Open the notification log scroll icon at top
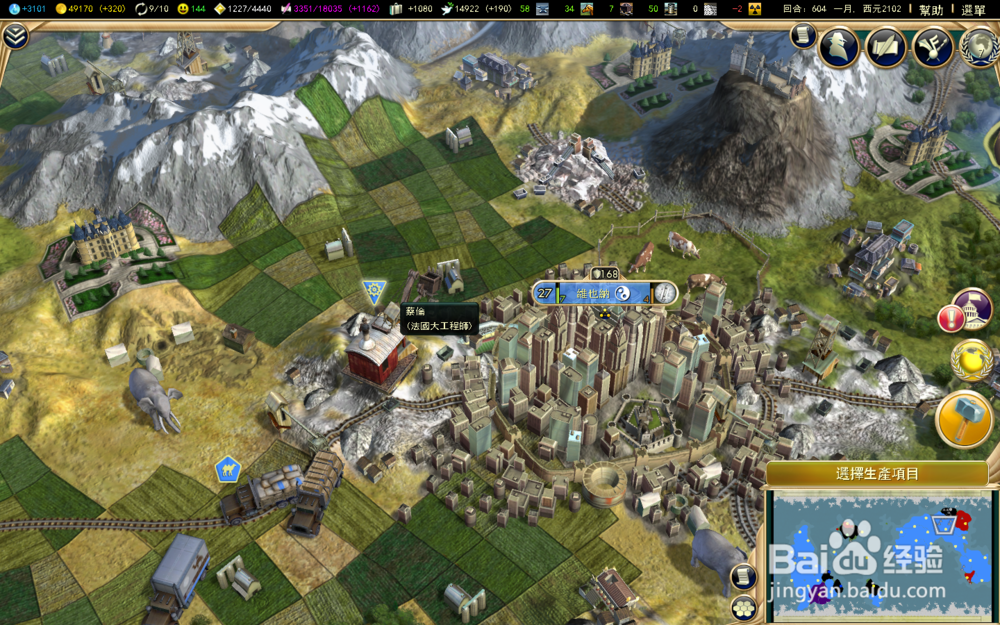 [803, 36]
